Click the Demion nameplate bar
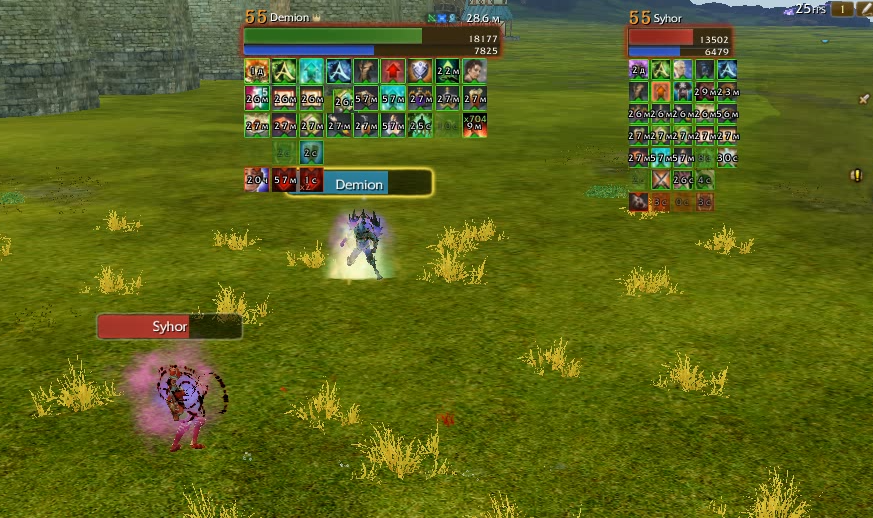873x518 pixels. (x=359, y=183)
